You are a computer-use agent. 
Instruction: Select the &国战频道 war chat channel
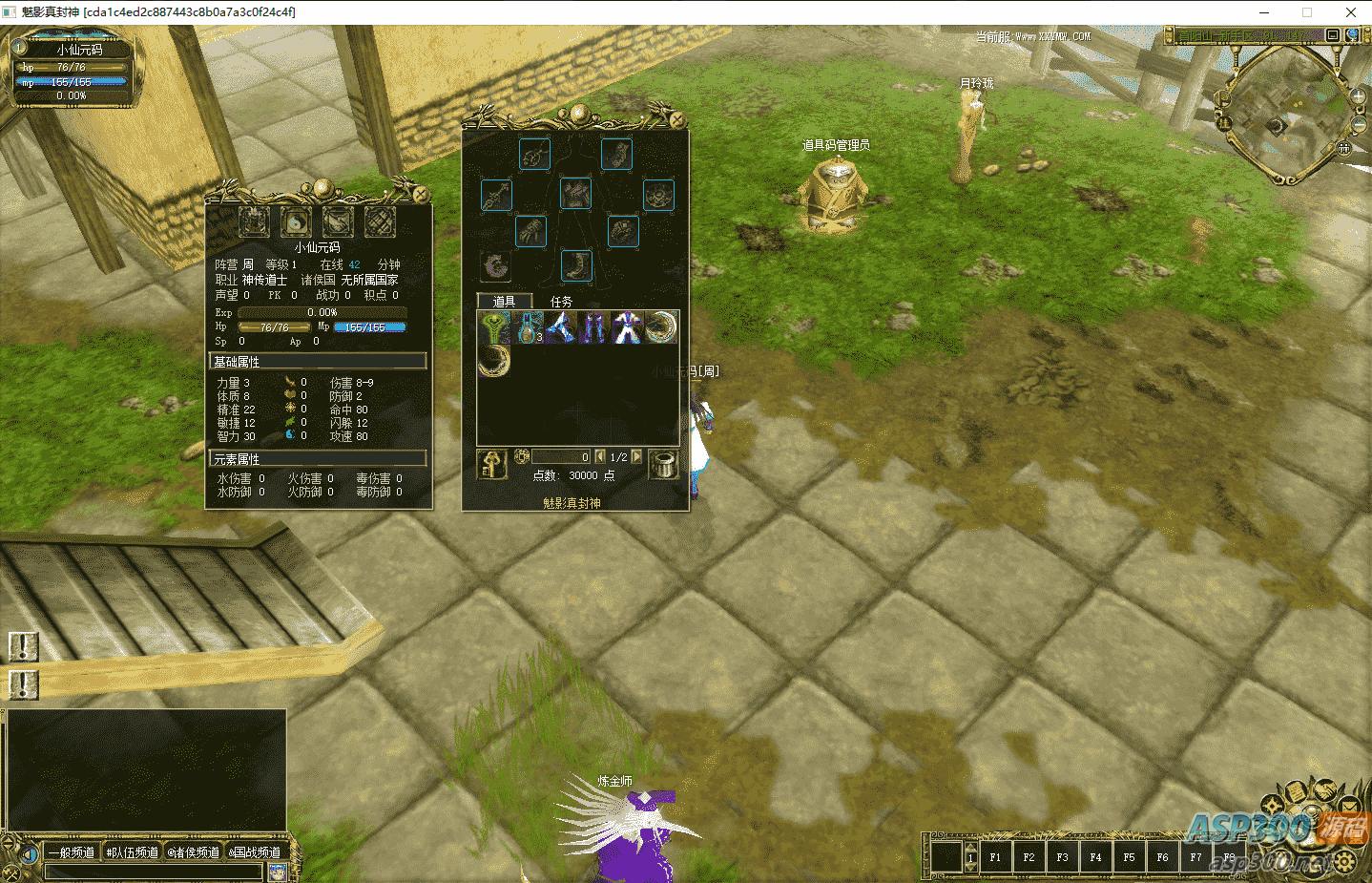tap(255, 852)
